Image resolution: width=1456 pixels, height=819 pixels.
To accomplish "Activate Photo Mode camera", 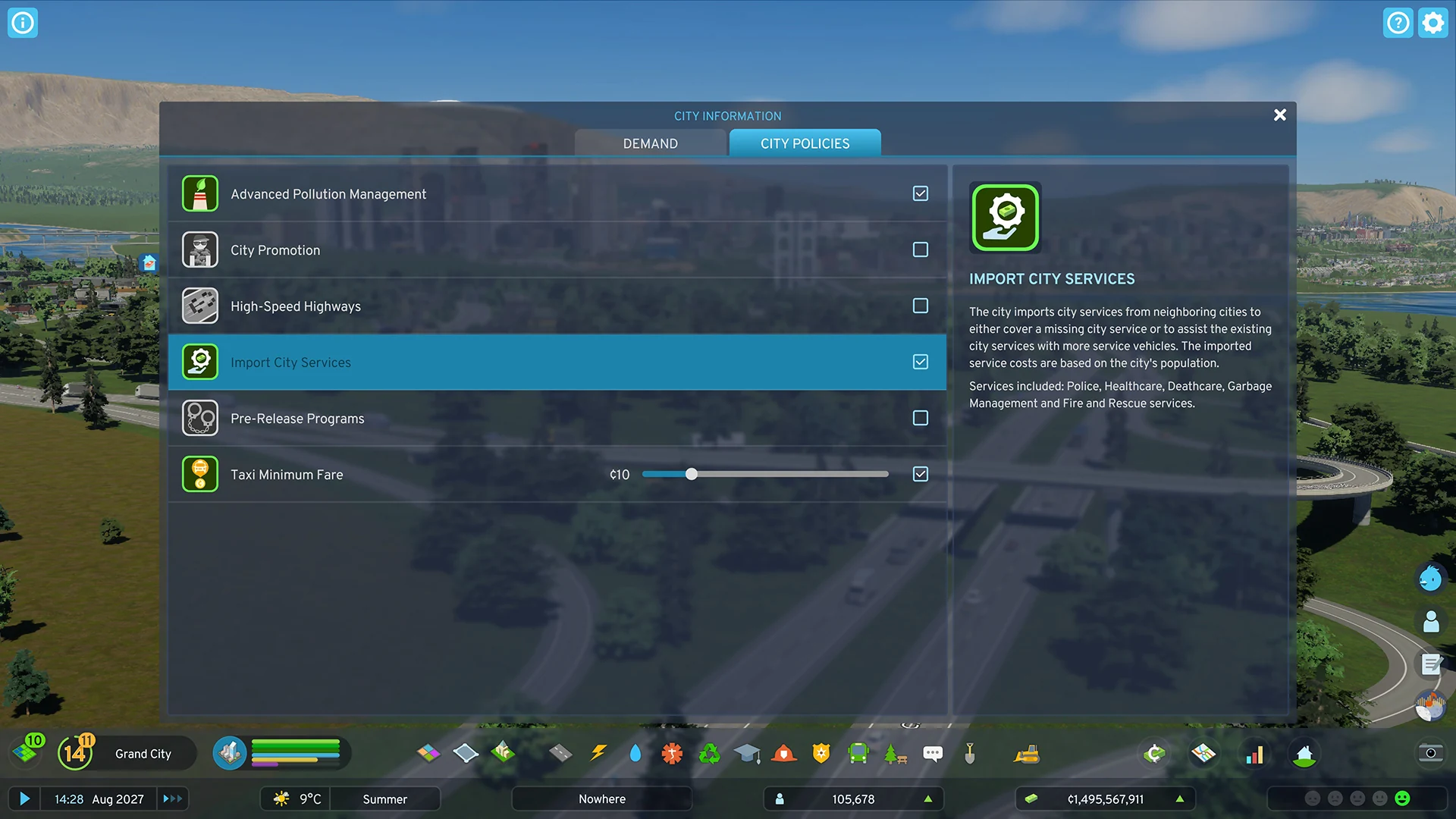I will [x=1430, y=753].
